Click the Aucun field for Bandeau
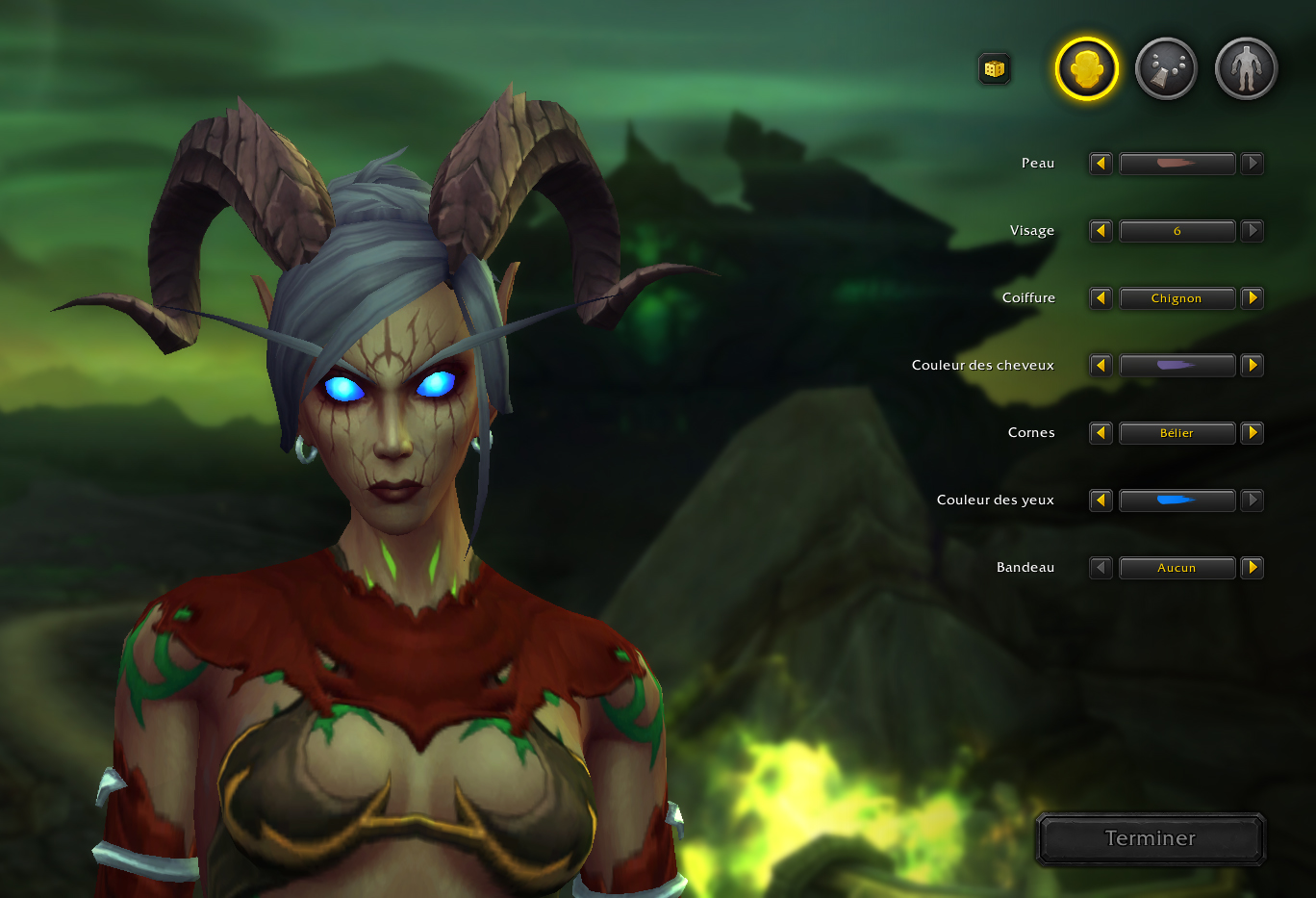This screenshot has height=898, width=1316. (x=1177, y=567)
